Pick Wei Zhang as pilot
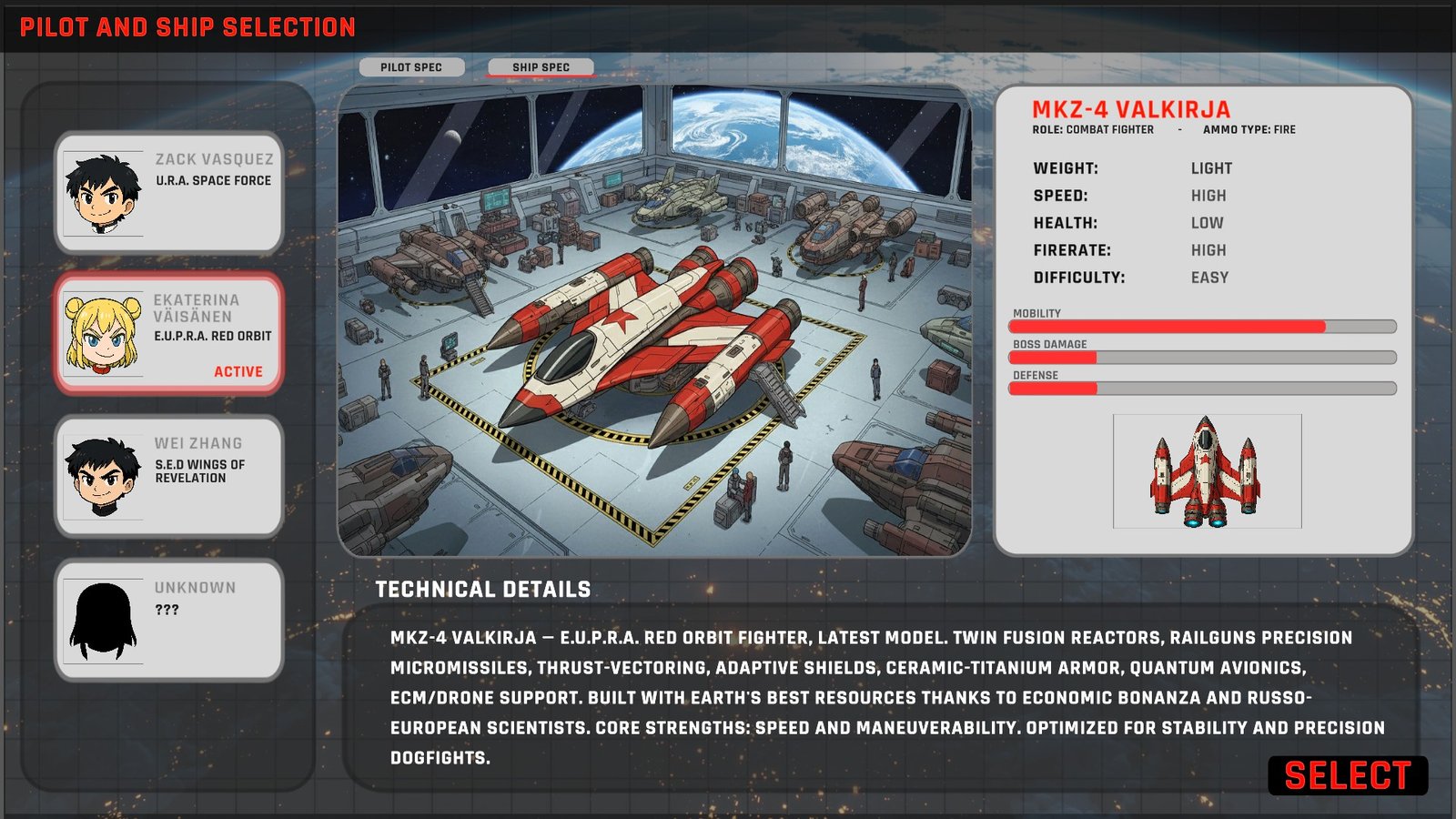 pos(169,476)
